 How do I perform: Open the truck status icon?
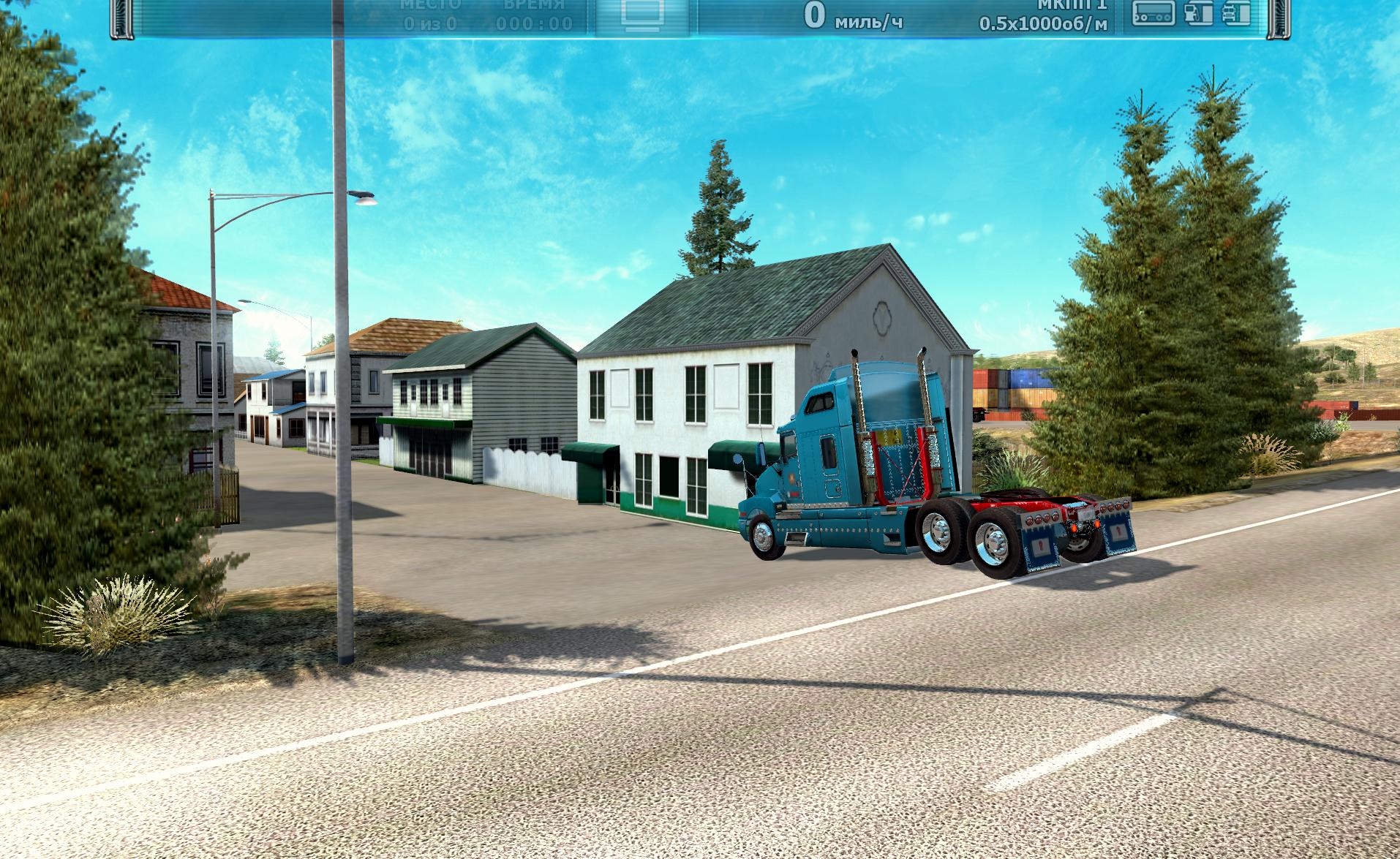1236,13
